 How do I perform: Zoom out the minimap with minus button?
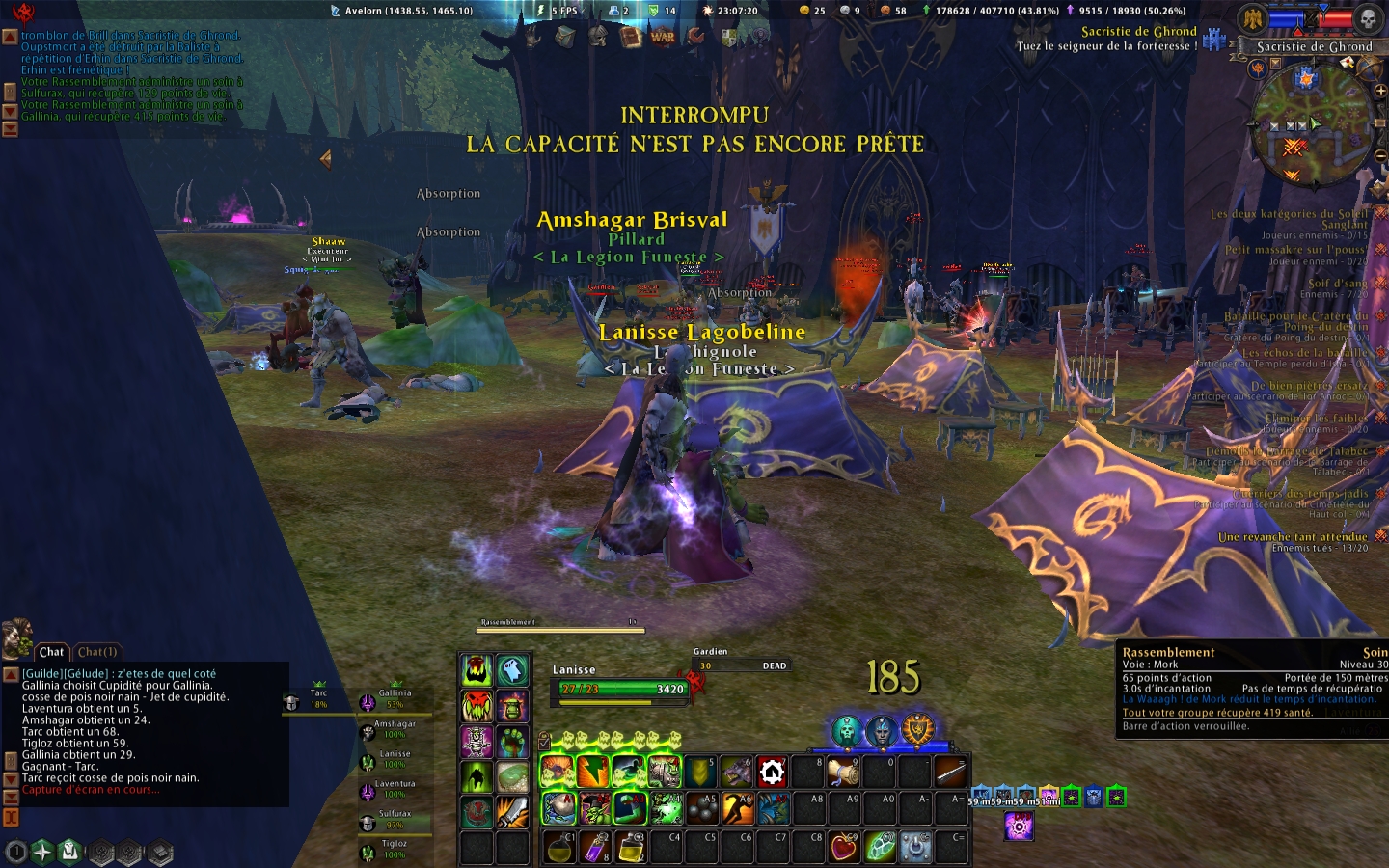pyautogui.click(x=1379, y=156)
